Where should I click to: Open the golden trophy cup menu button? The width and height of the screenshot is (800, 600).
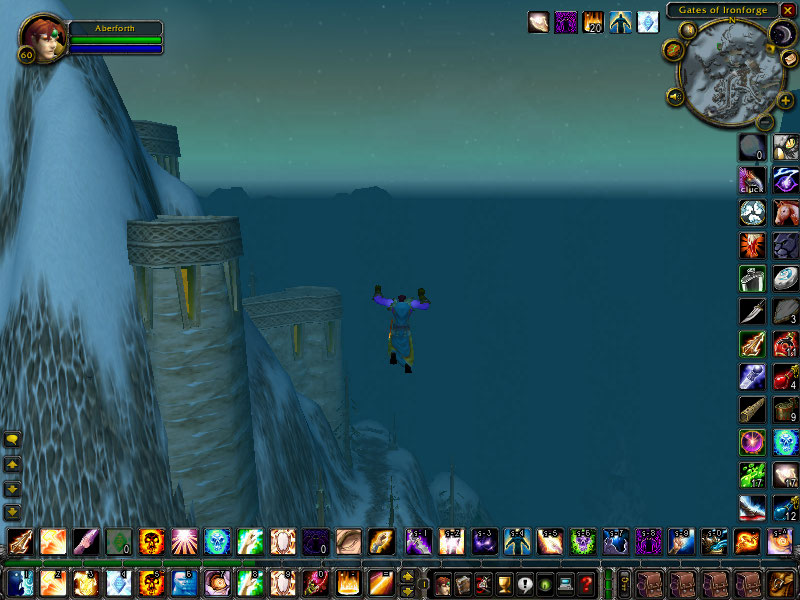pyautogui.click(x=504, y=583)
